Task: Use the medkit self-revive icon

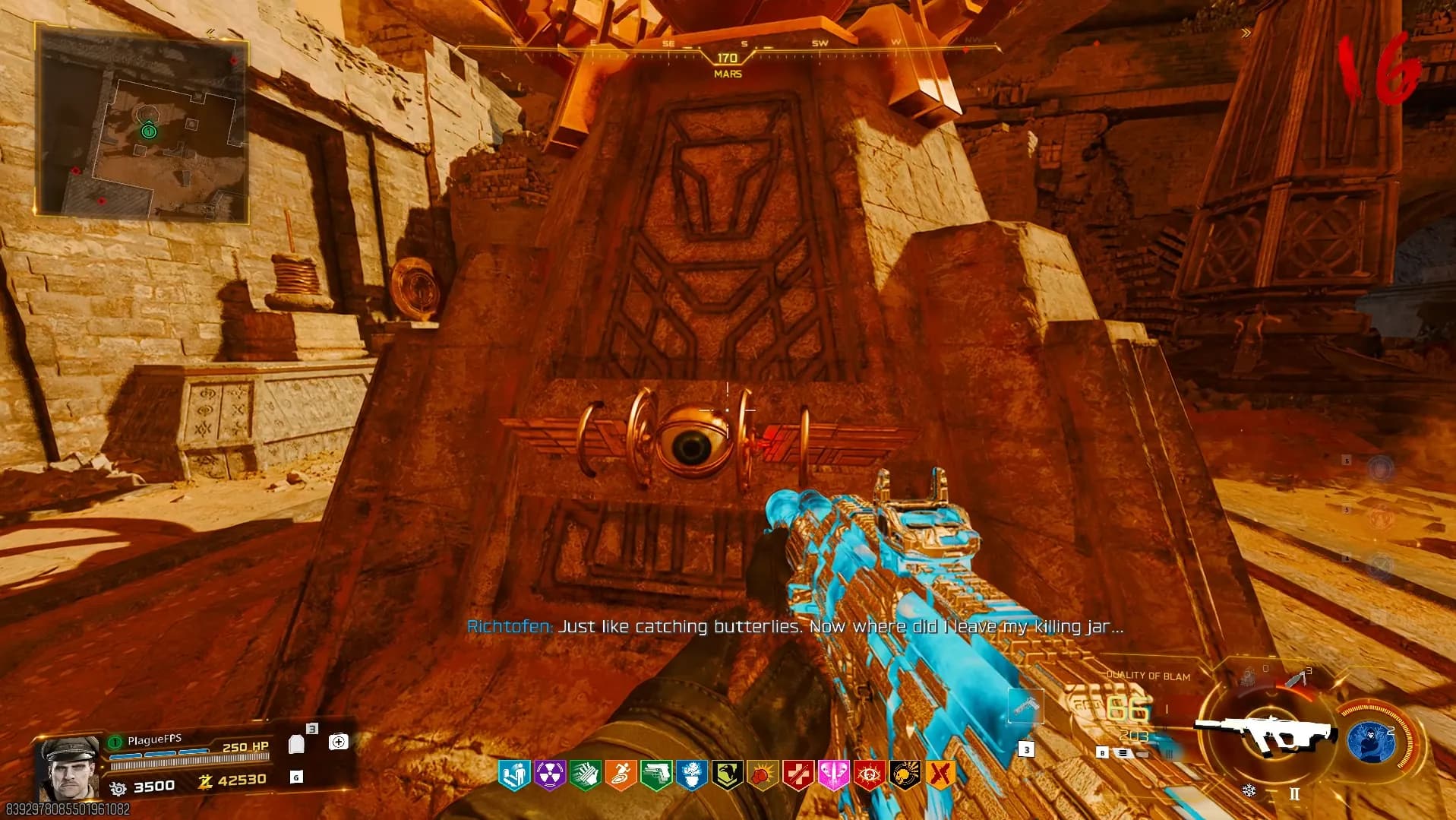Action: 338,742
